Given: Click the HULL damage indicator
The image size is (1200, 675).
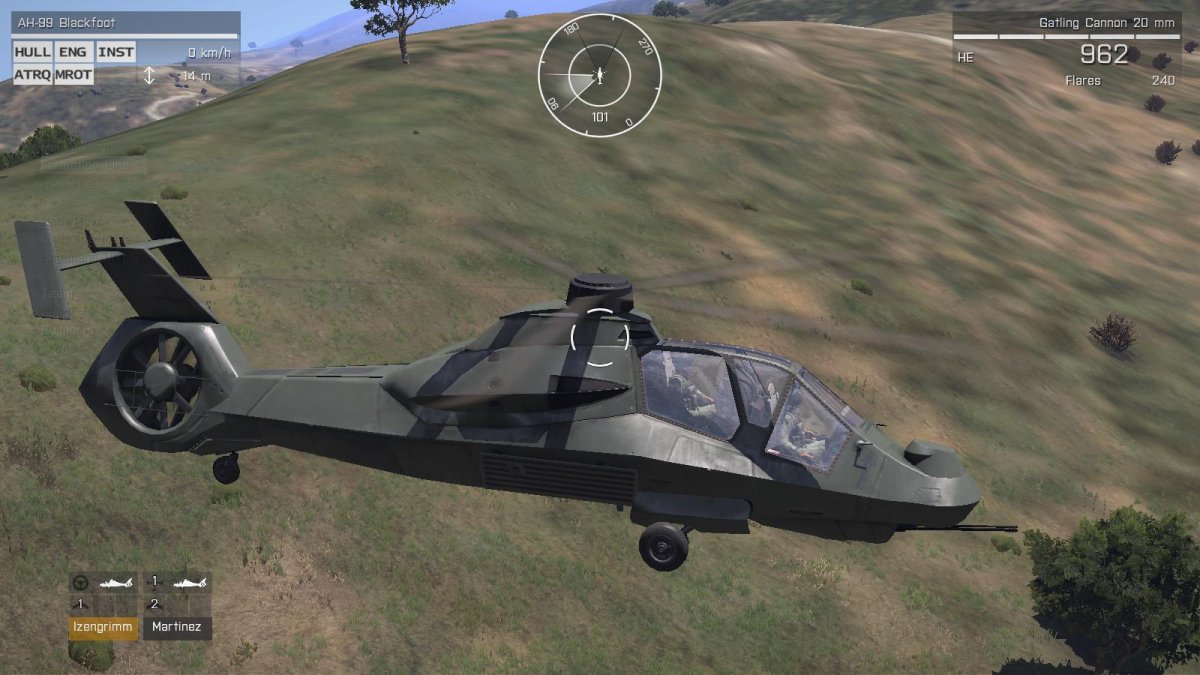Looking at the screenshot, I should 32,53.
